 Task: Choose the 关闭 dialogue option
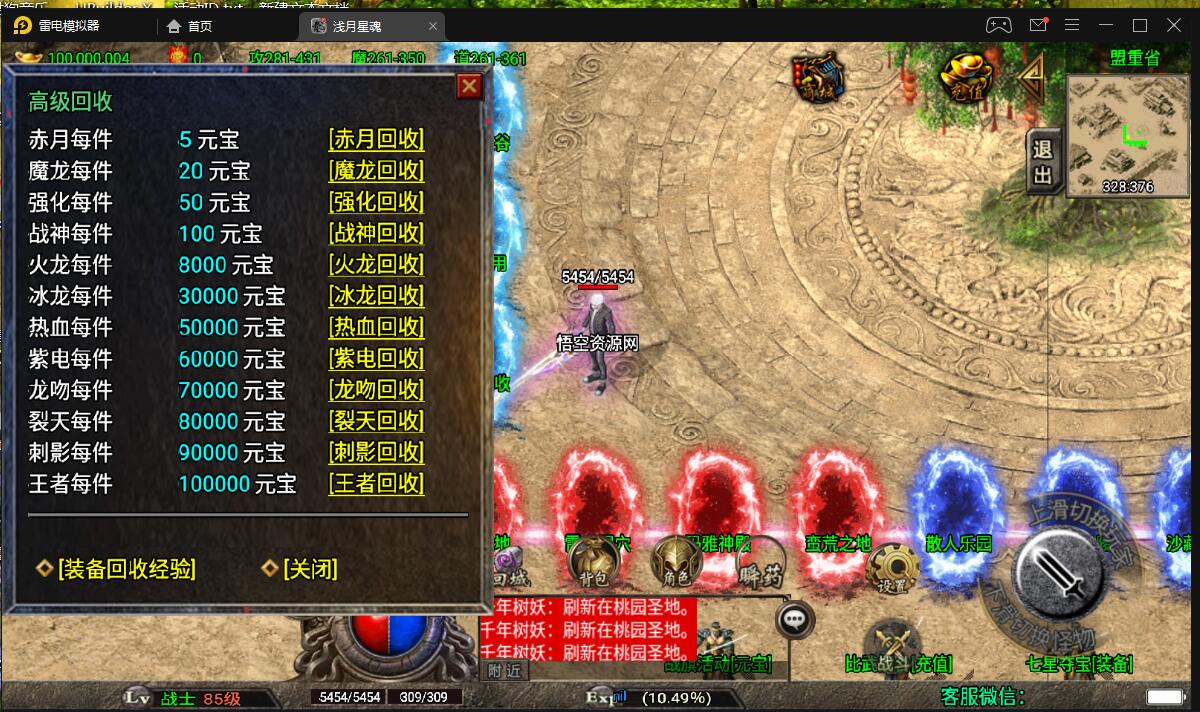[x=309, y=569]
